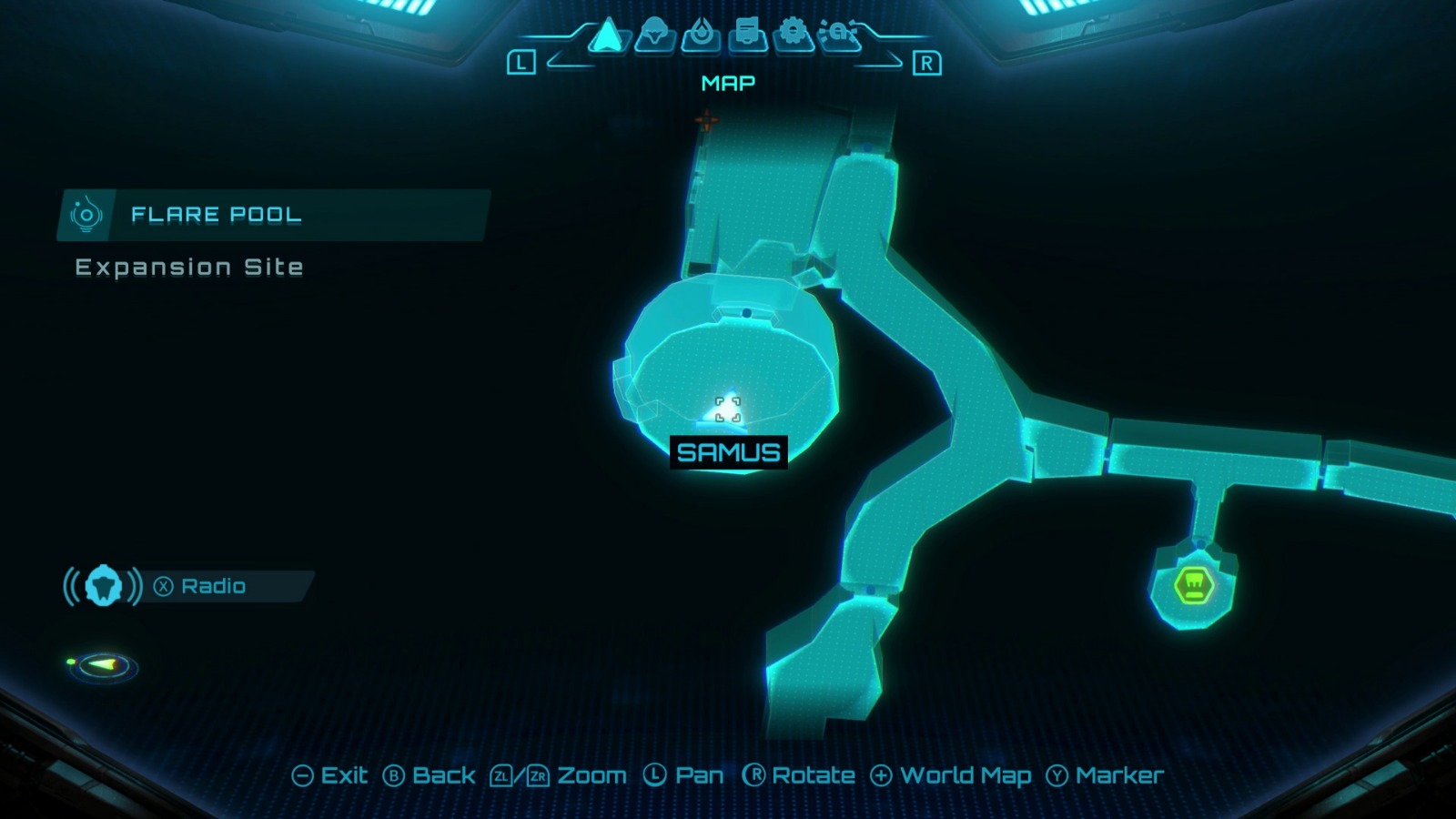
Task: Toggle the L shoulder button indicator
Action: pyautogui.click(x=523, y=64)
